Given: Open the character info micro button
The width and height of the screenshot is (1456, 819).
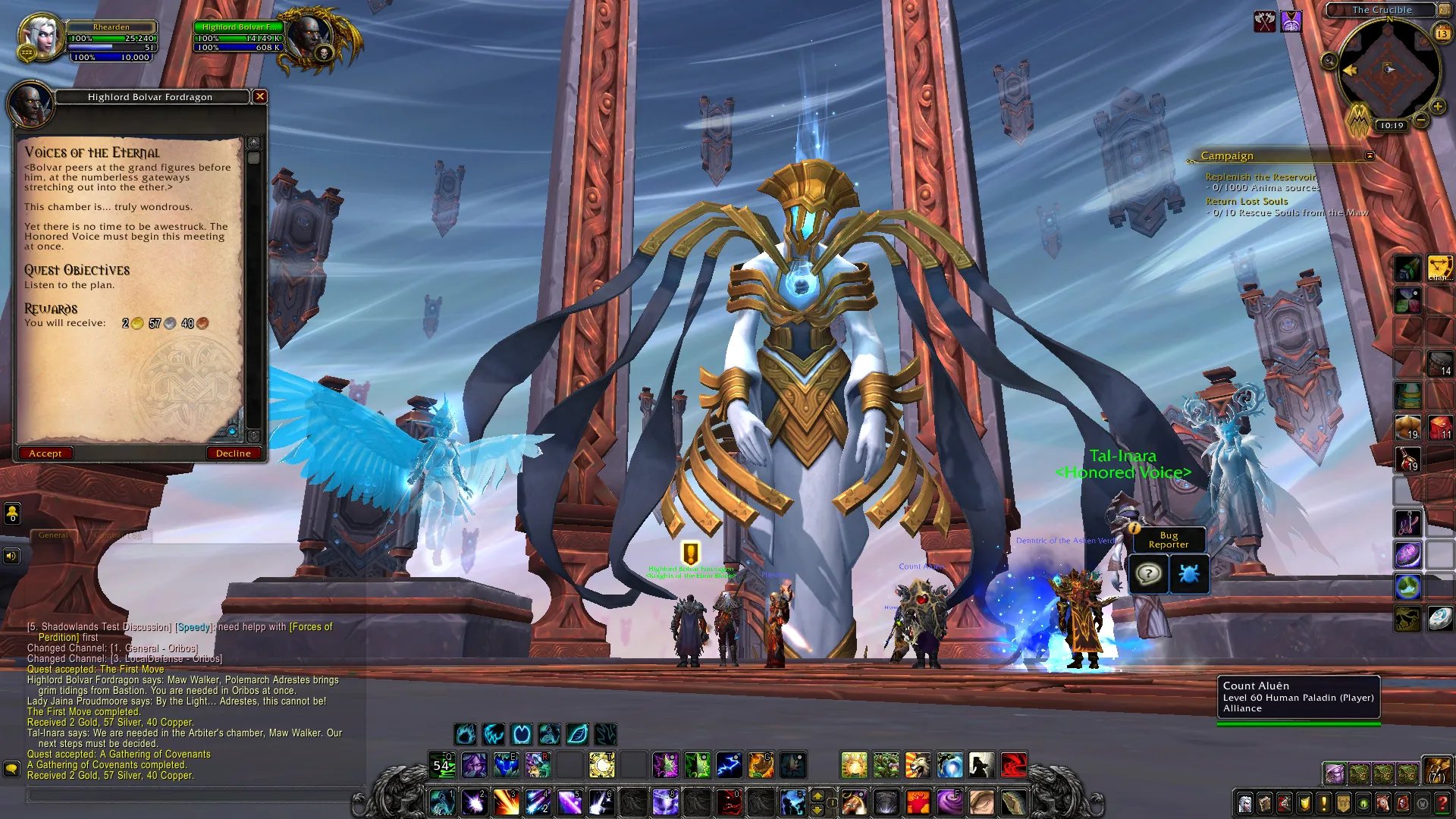Looking at the screenshot, I should tap(1245, 803).
